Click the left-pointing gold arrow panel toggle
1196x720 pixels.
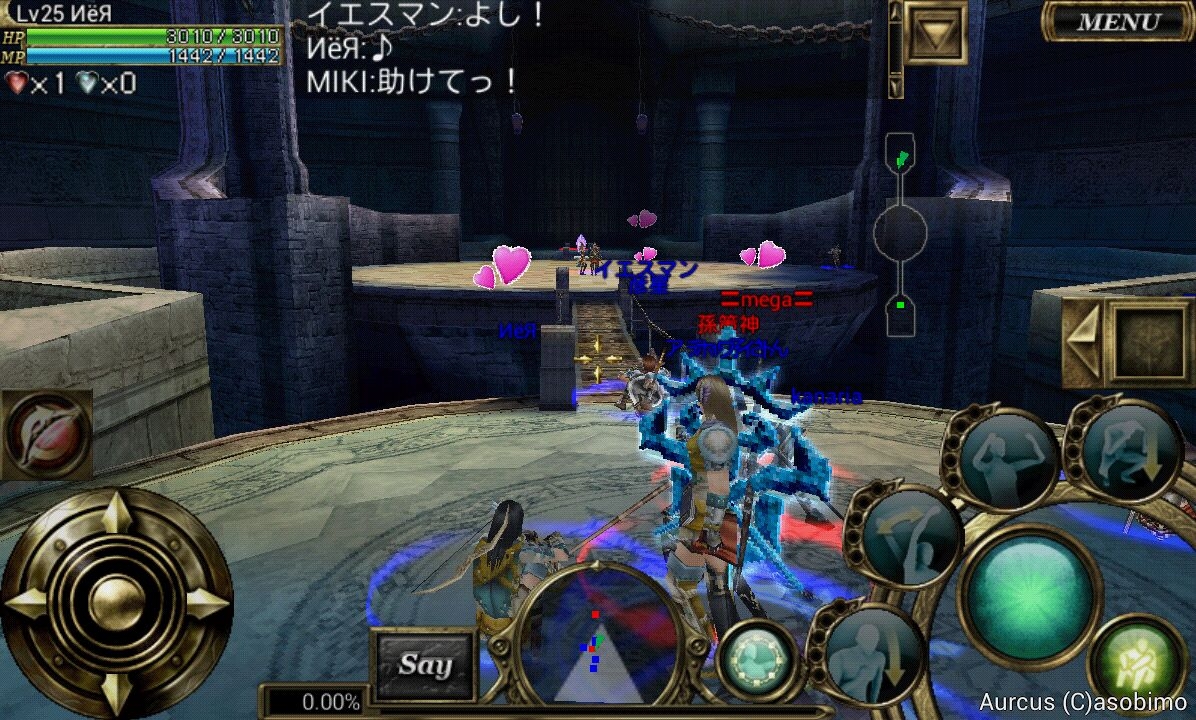coord(1081,341)
